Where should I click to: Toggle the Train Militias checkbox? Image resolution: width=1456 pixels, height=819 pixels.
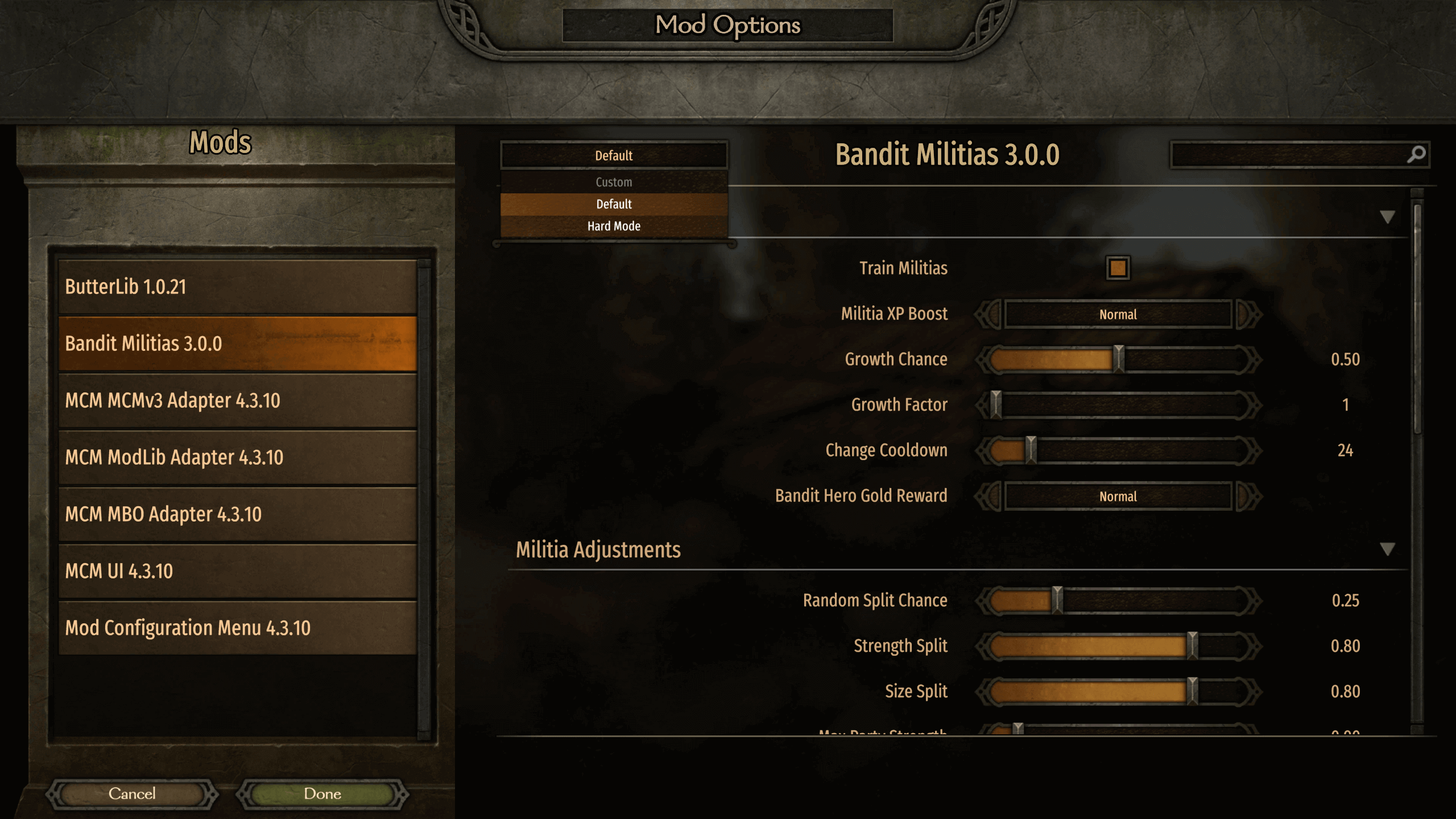(1118, 268)
